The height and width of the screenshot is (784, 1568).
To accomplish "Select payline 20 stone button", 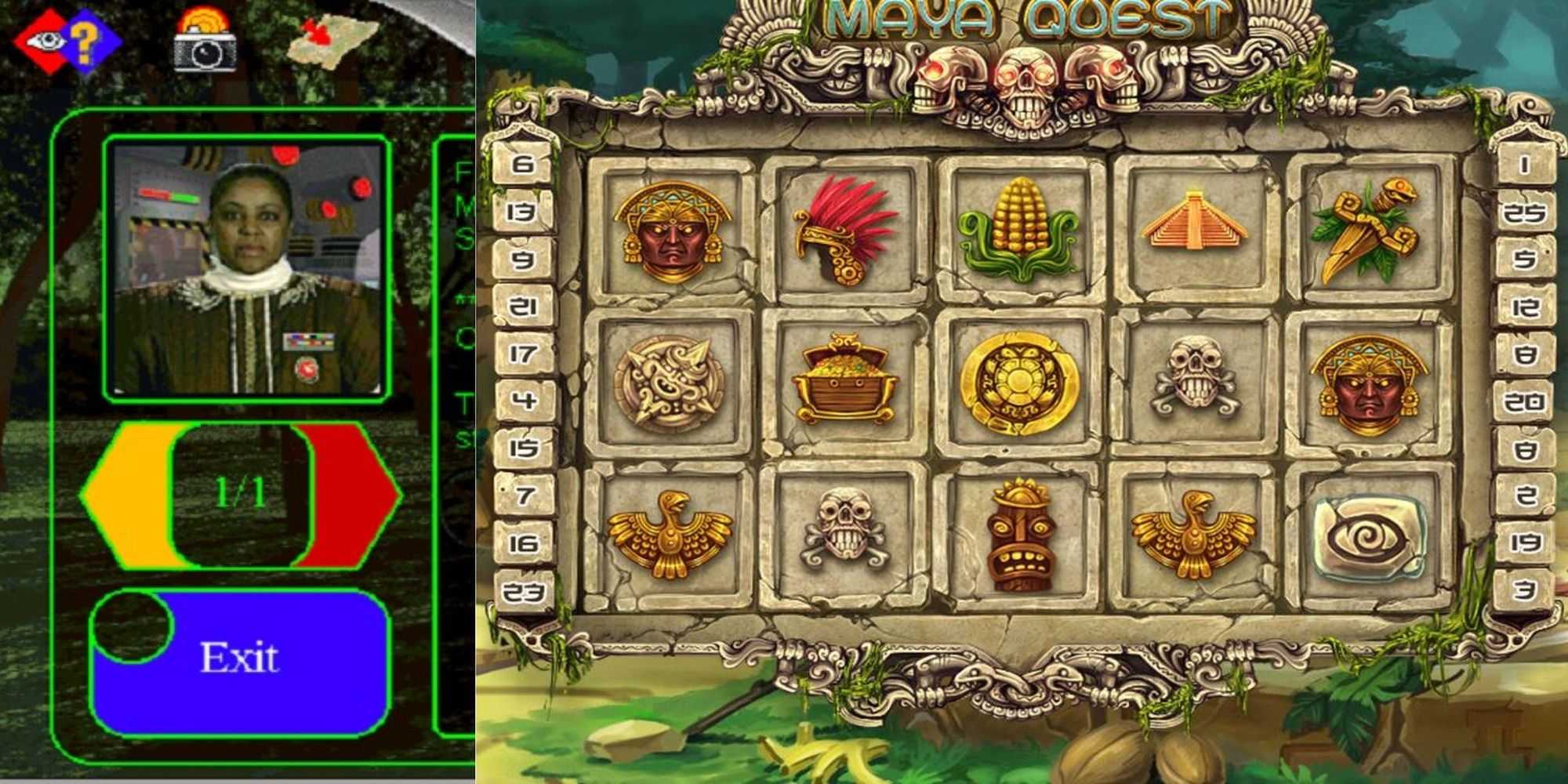I will (x=1524, y=402).
